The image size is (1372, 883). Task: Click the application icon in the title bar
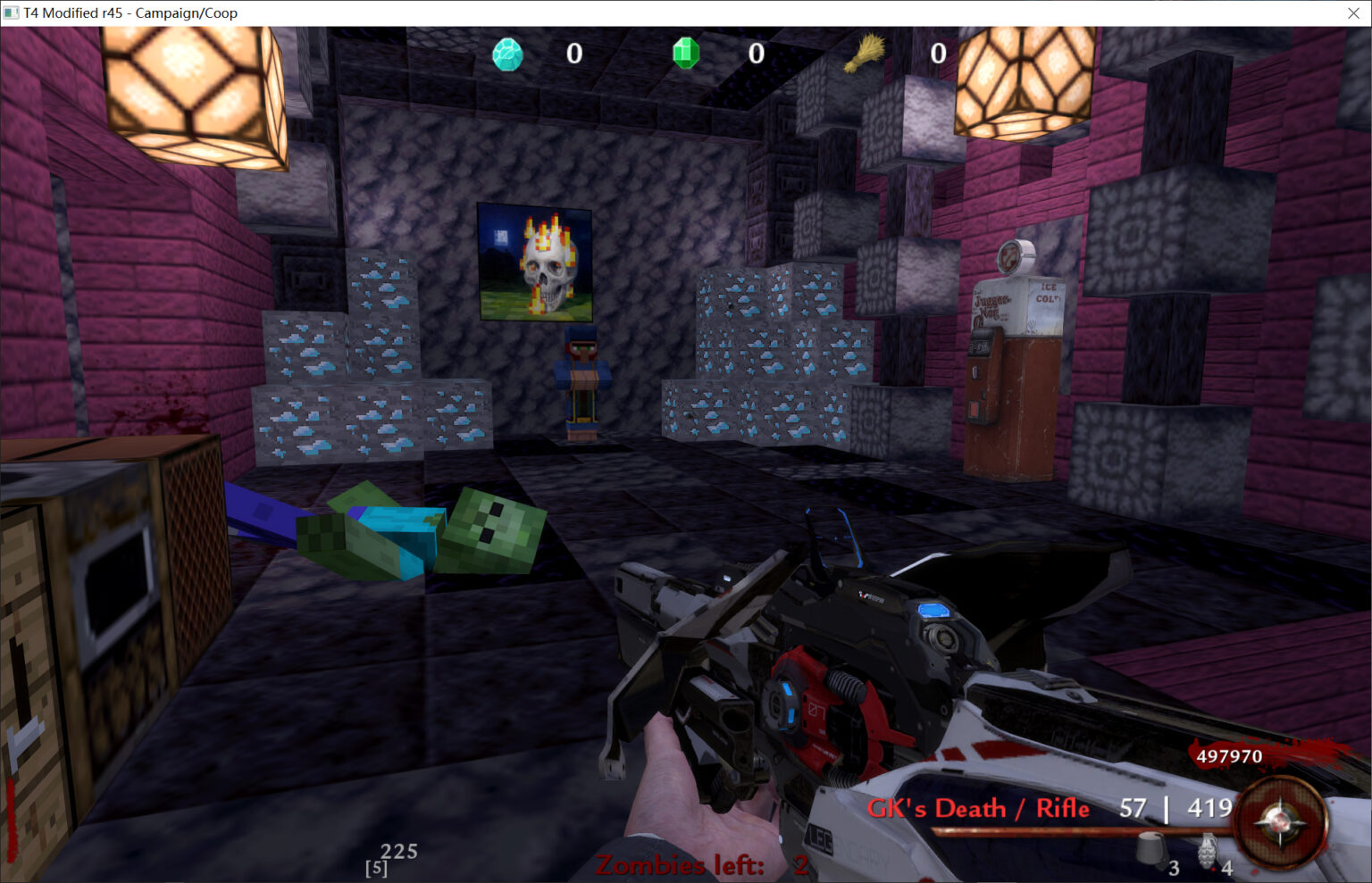11,12
